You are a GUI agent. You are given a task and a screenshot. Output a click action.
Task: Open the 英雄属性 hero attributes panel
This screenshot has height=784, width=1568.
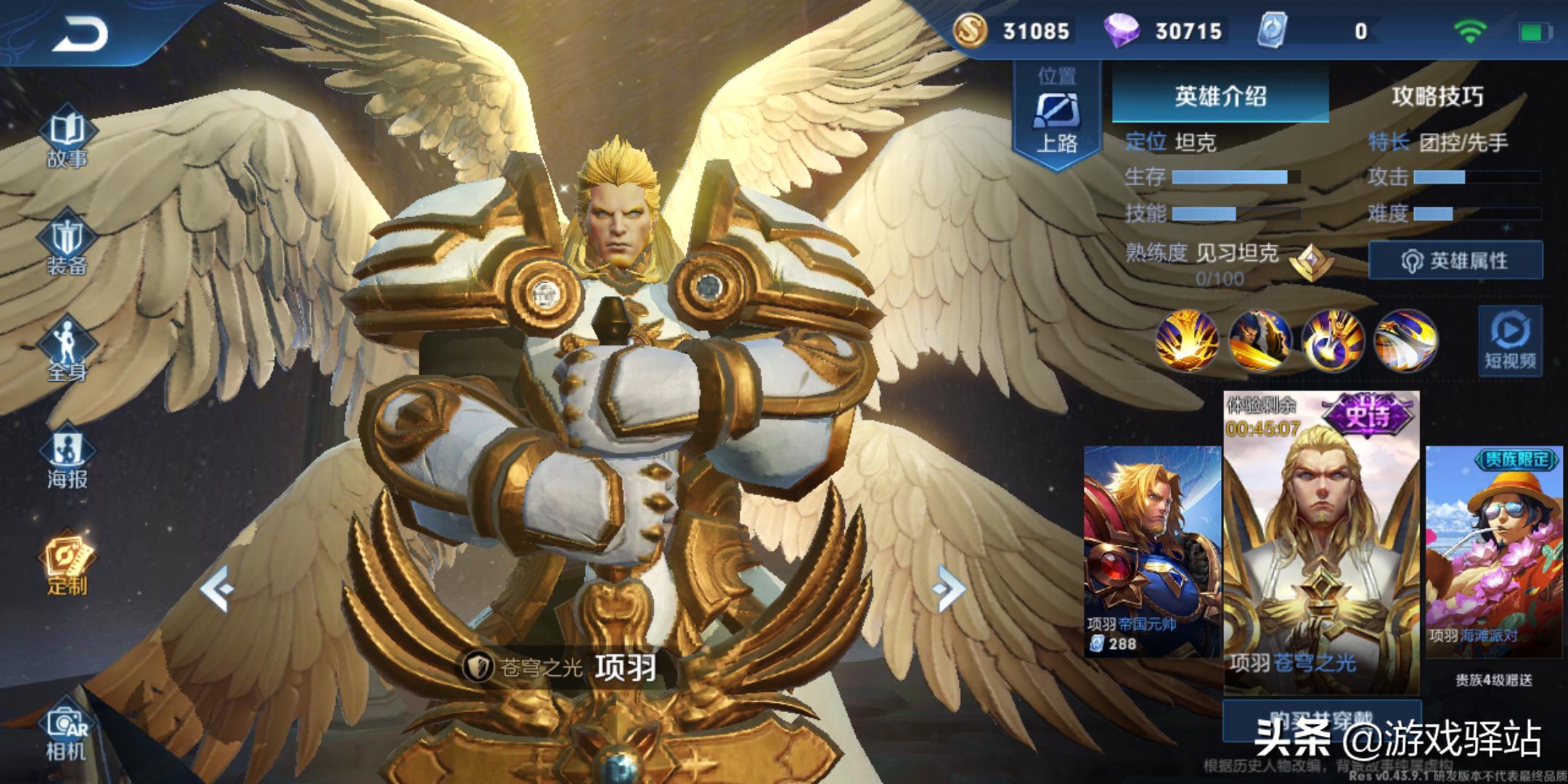(1455, 261)
